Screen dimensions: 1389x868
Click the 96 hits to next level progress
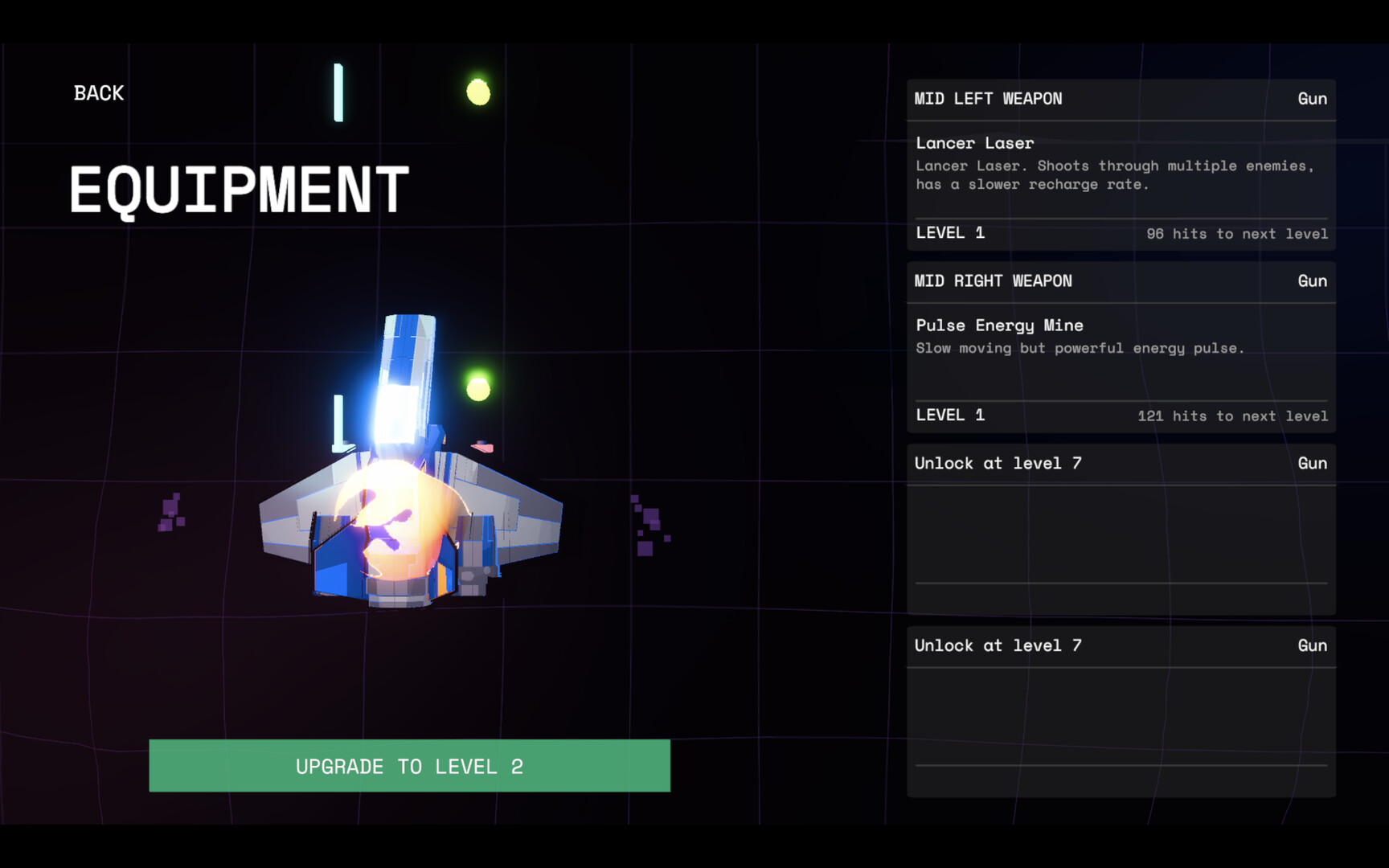pos(1237,234)
